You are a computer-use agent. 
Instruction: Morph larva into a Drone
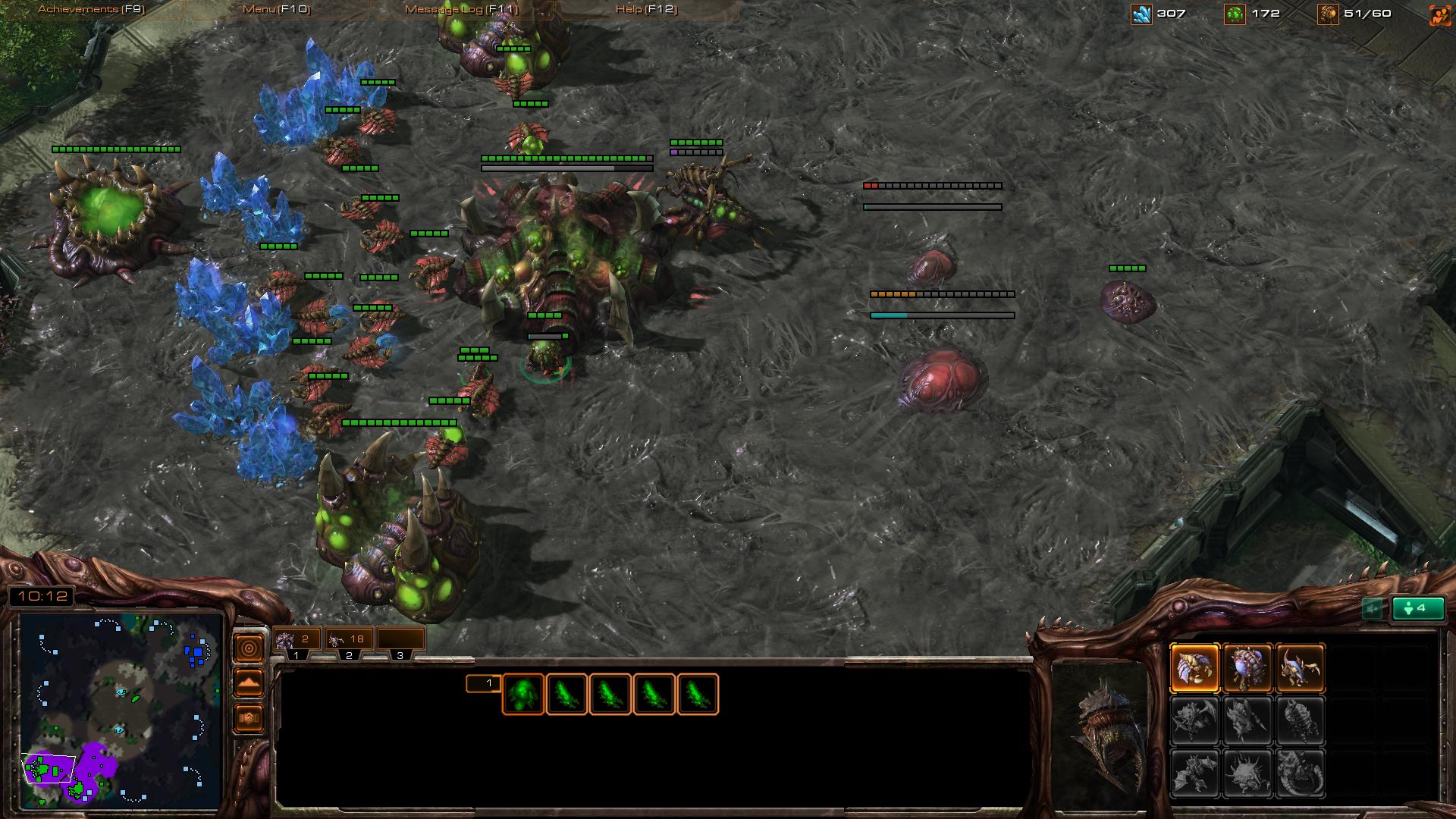point(1195,668)
